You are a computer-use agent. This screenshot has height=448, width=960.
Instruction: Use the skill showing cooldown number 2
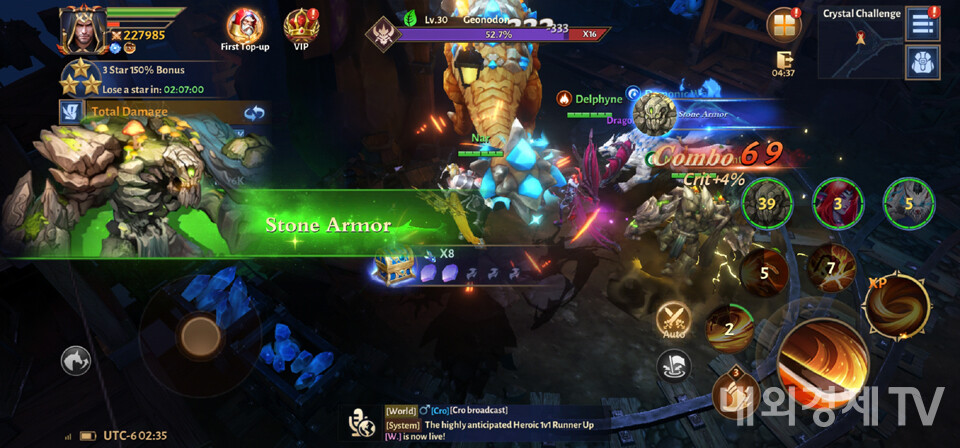click(x=730, y=330)
